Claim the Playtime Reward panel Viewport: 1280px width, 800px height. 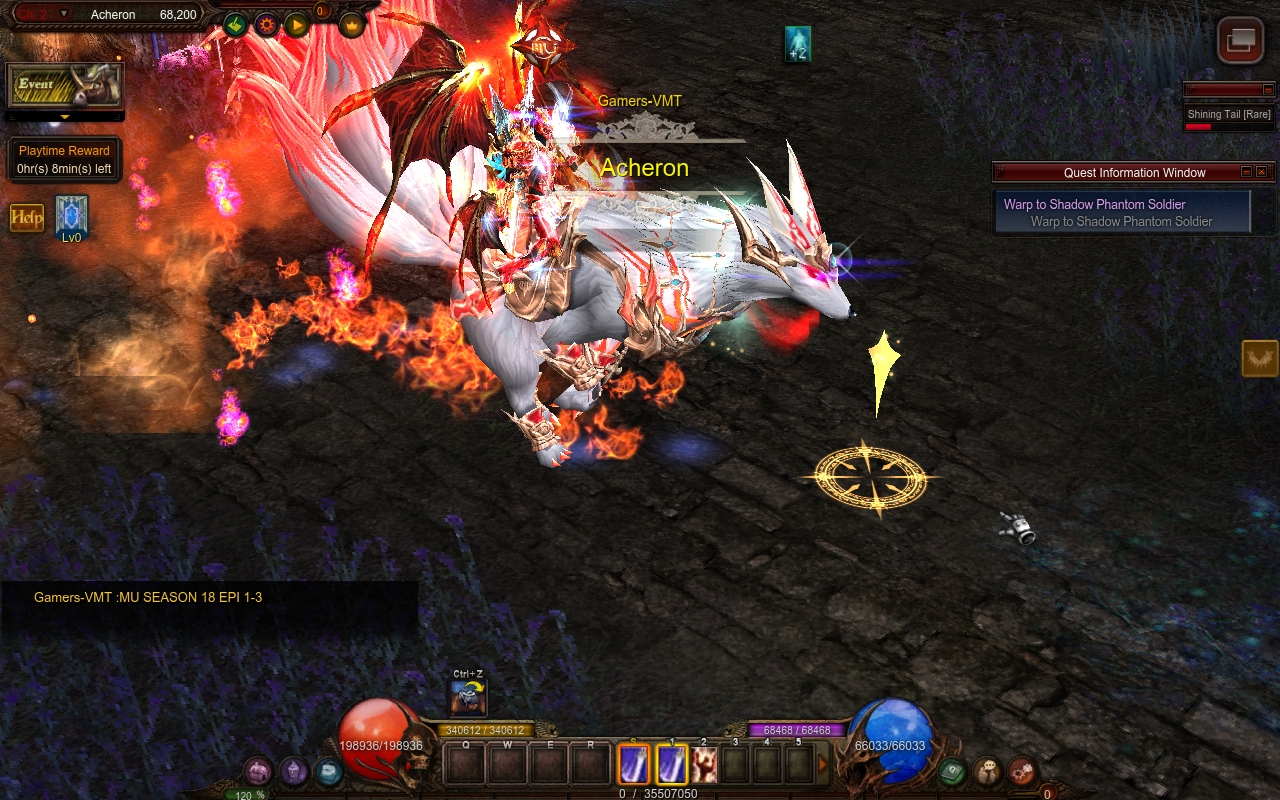pos(65,160)
